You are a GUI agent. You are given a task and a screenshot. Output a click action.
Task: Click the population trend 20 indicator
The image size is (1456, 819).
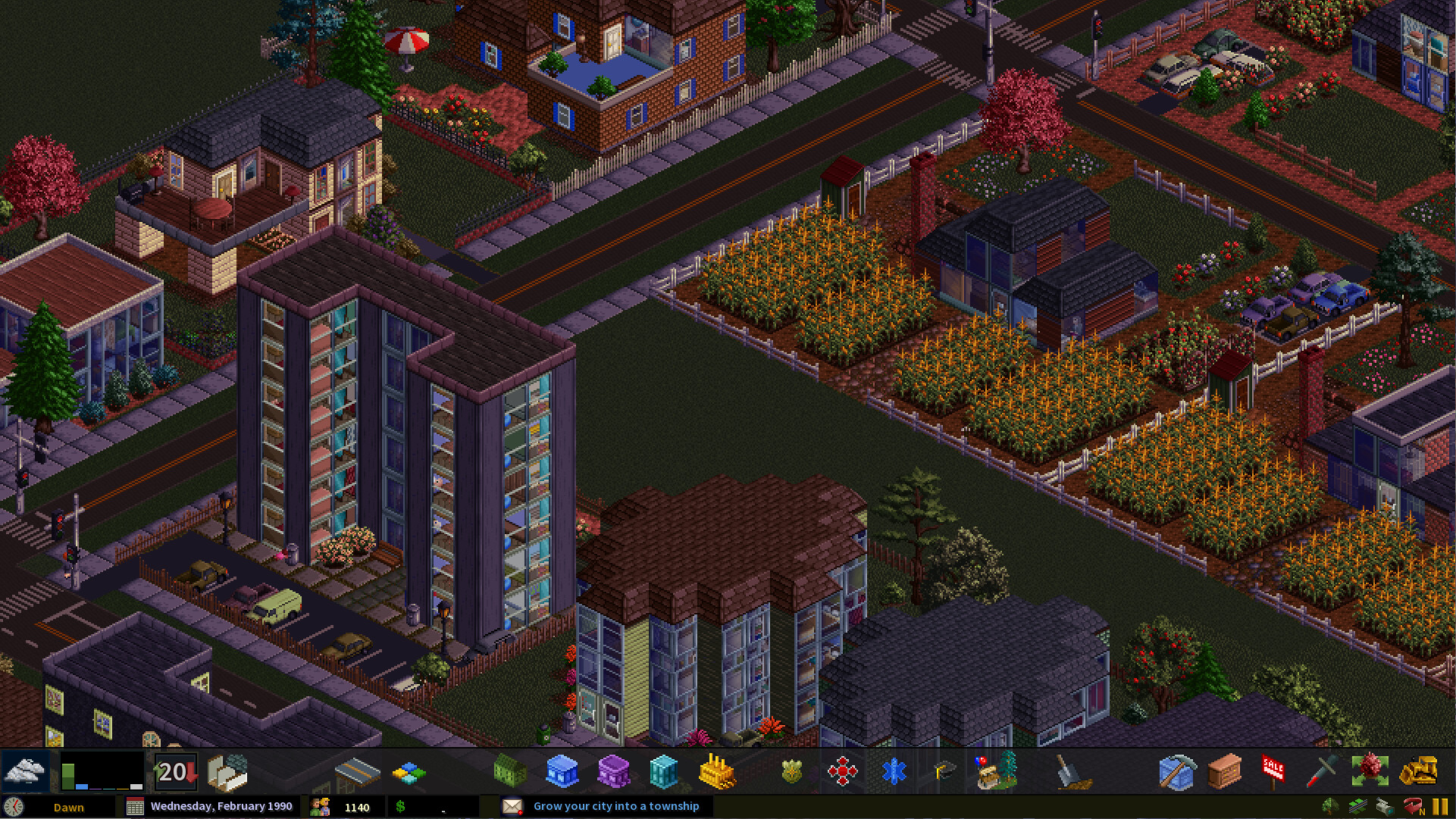pos(174,771)
